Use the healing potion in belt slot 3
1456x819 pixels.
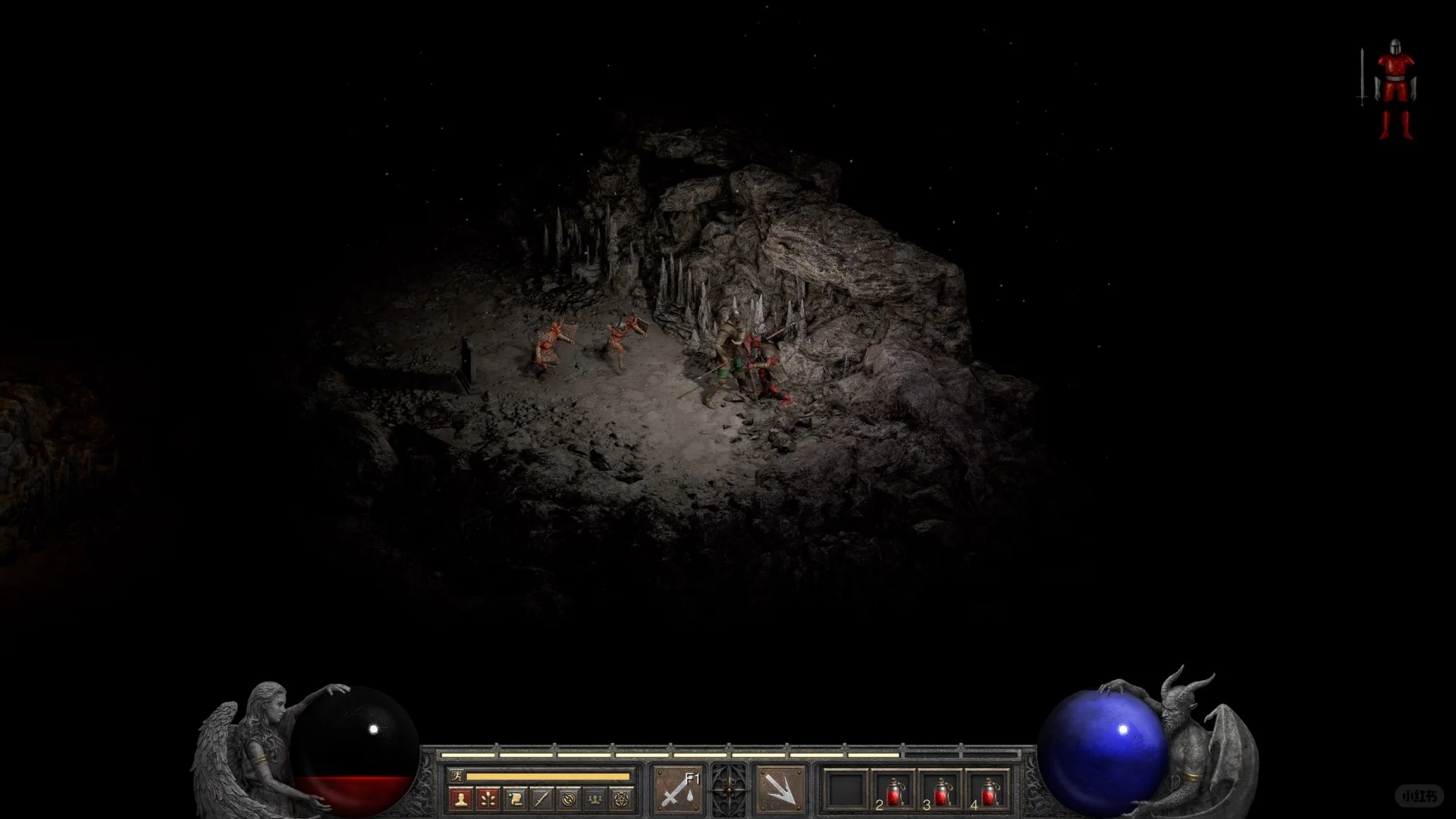[x=940, y=791]
